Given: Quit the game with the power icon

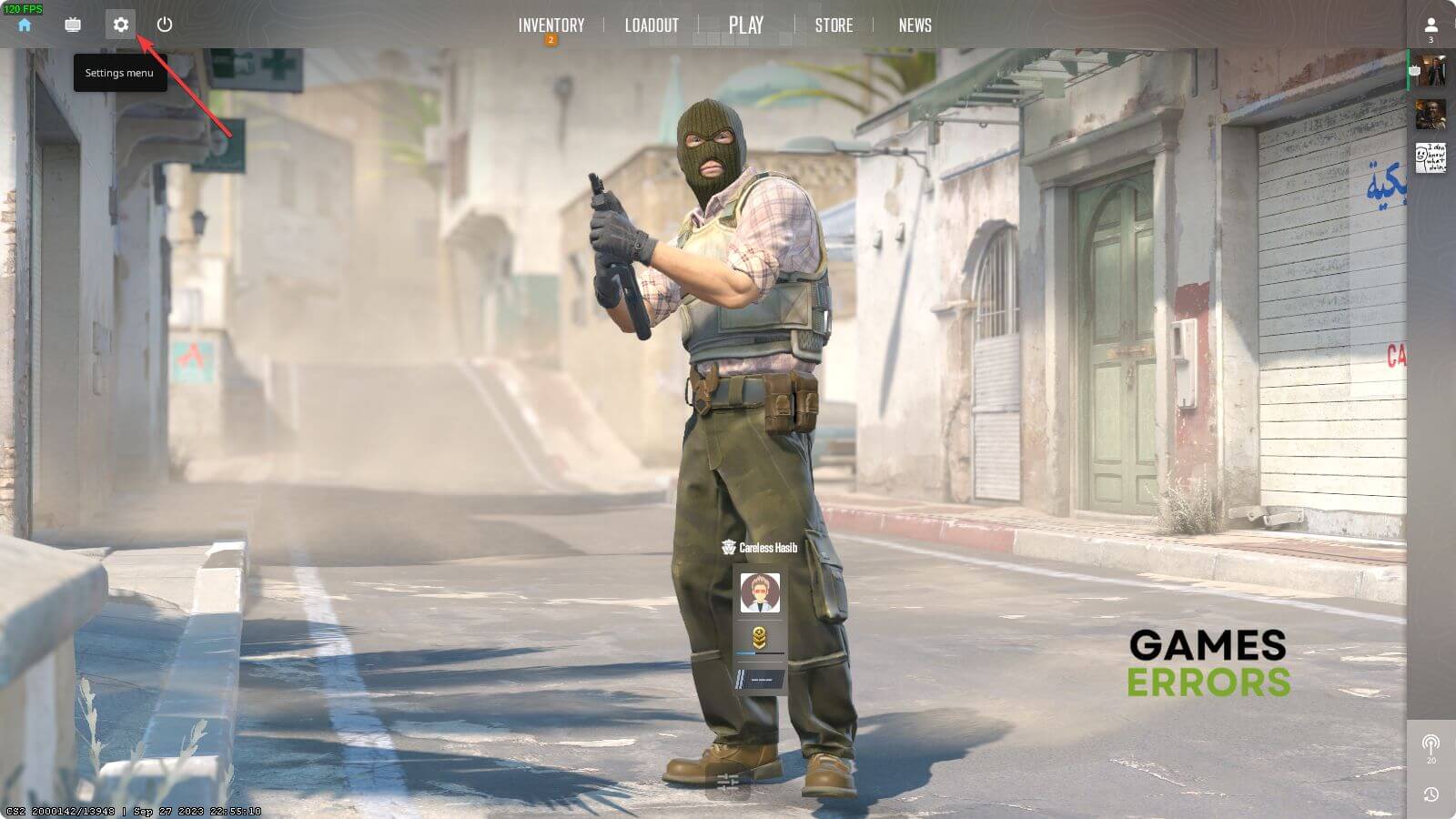Looking at the screenshot, I should click(165, 25).
